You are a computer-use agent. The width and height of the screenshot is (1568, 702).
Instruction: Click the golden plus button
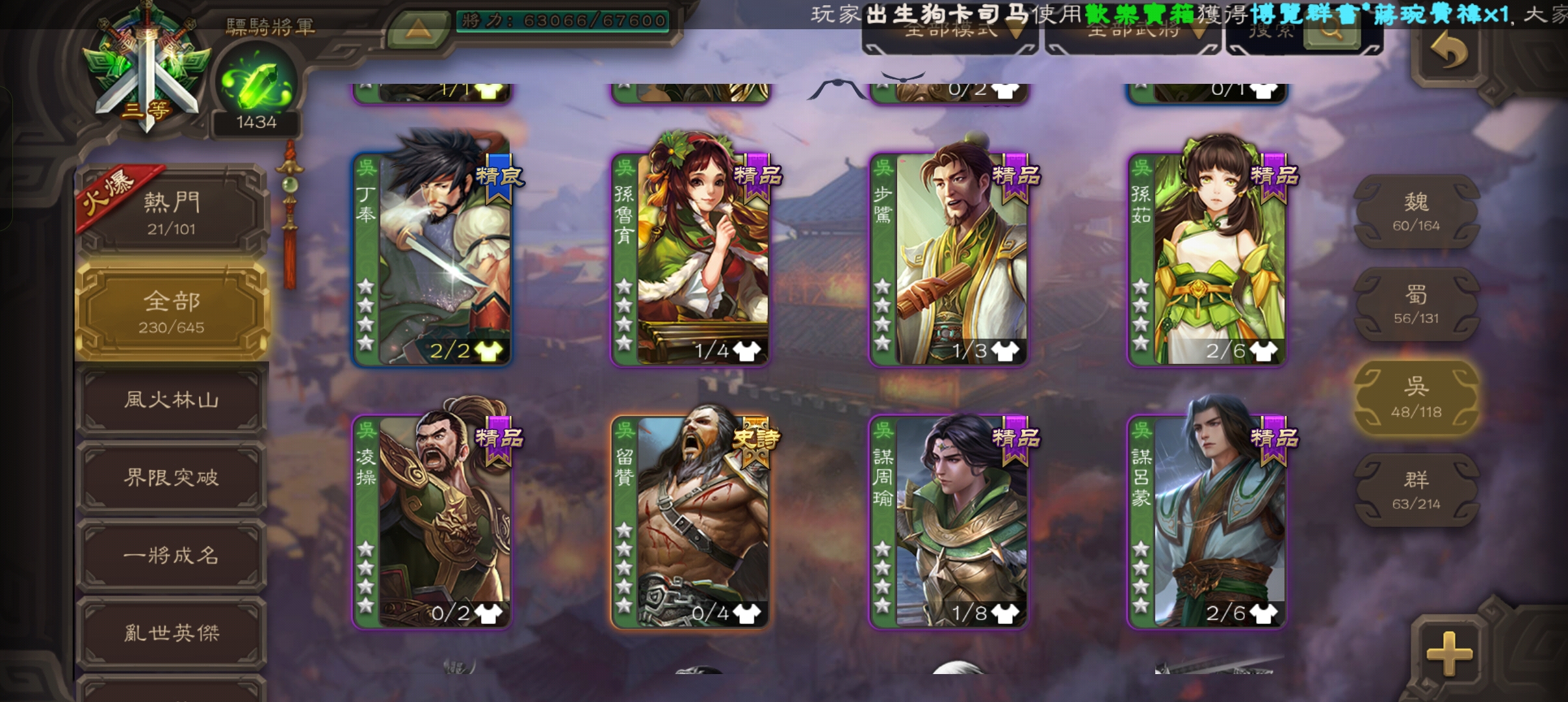point(1449,652)
